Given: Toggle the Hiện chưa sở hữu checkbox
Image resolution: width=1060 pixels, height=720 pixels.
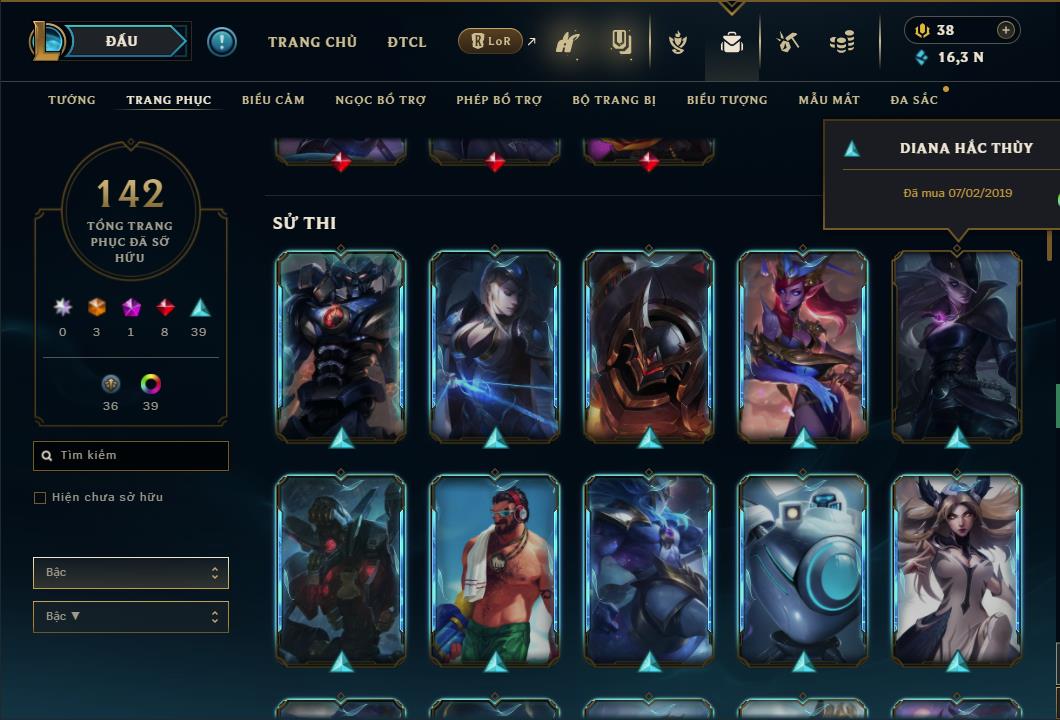Looking at the screenshot, I should tap(40, 498).
